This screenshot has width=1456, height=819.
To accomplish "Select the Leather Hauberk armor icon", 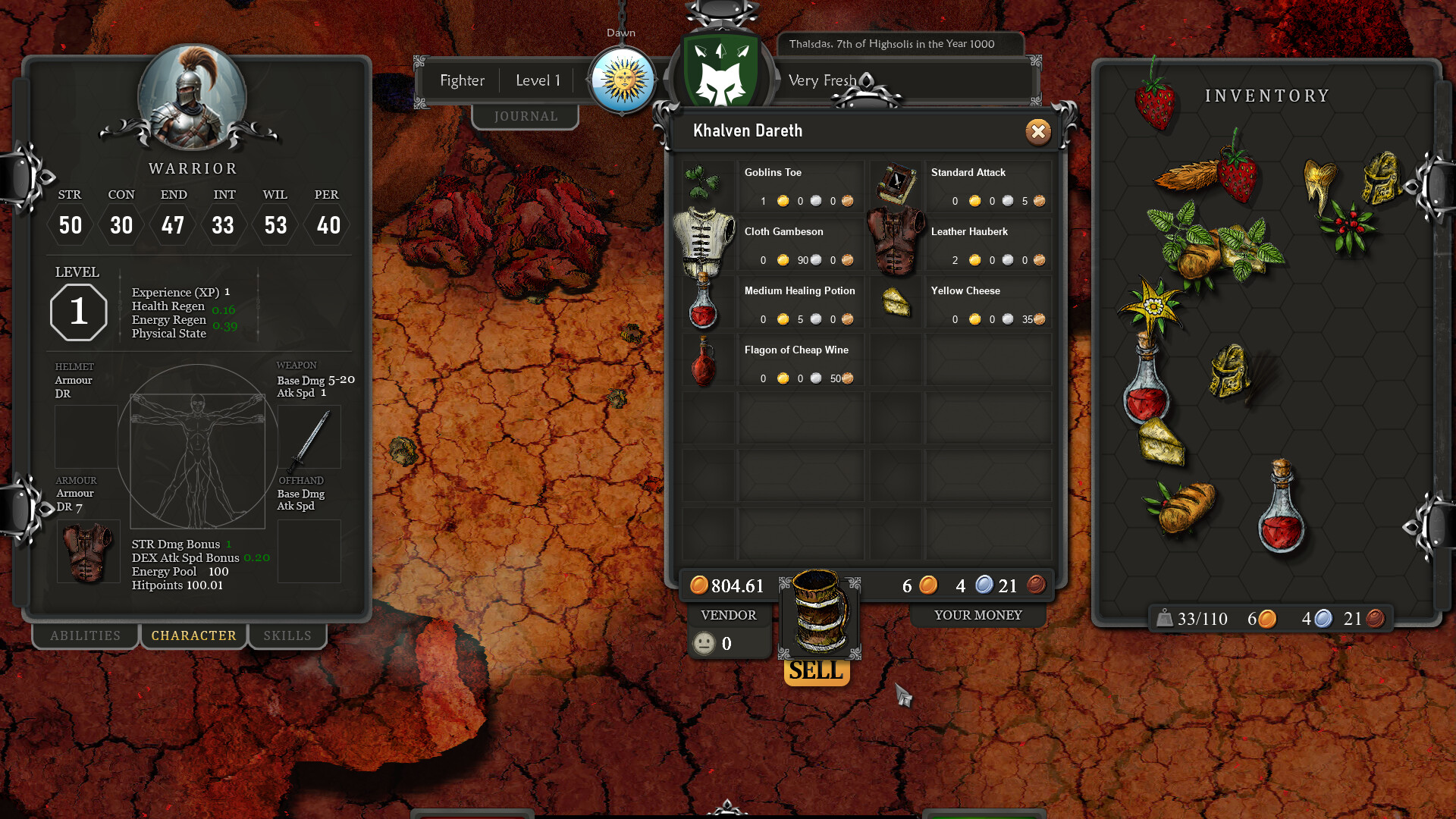I will tap(895, 243).
